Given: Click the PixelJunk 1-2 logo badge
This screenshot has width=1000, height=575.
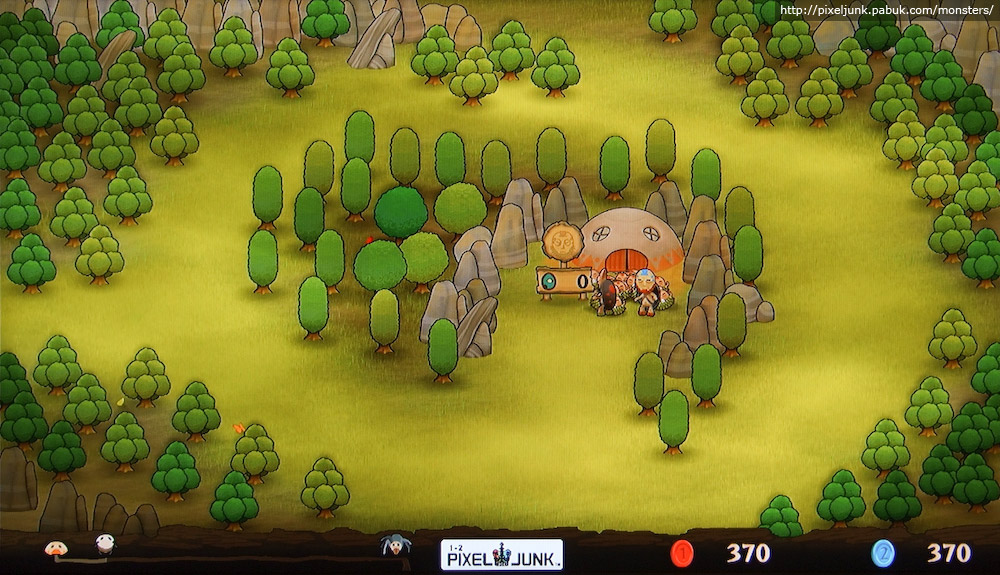Looking at the screenshot, I should click(501, 554).
